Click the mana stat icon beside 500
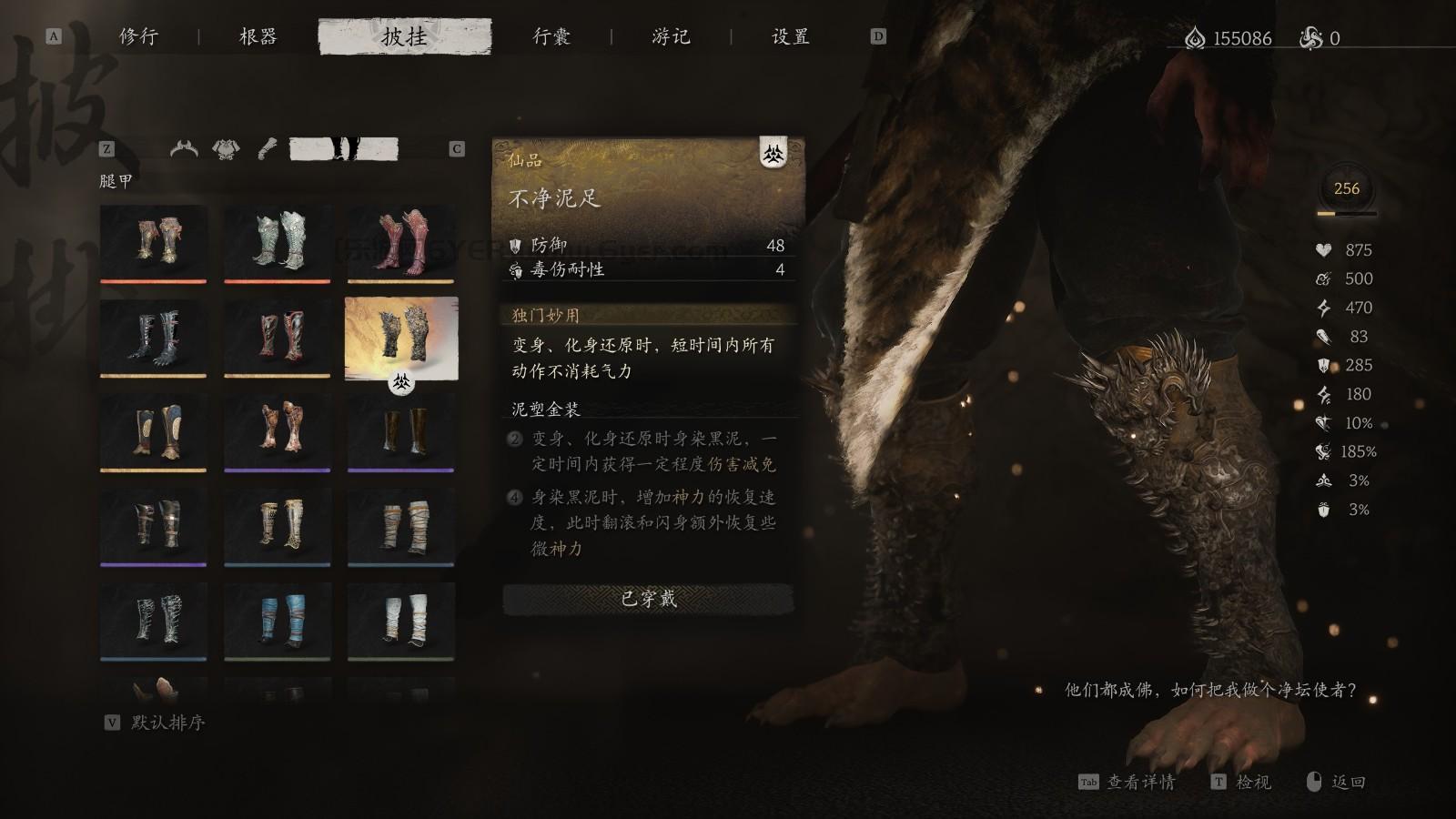This screenshot has height=819, width=1456. [x=1322, y=278]
